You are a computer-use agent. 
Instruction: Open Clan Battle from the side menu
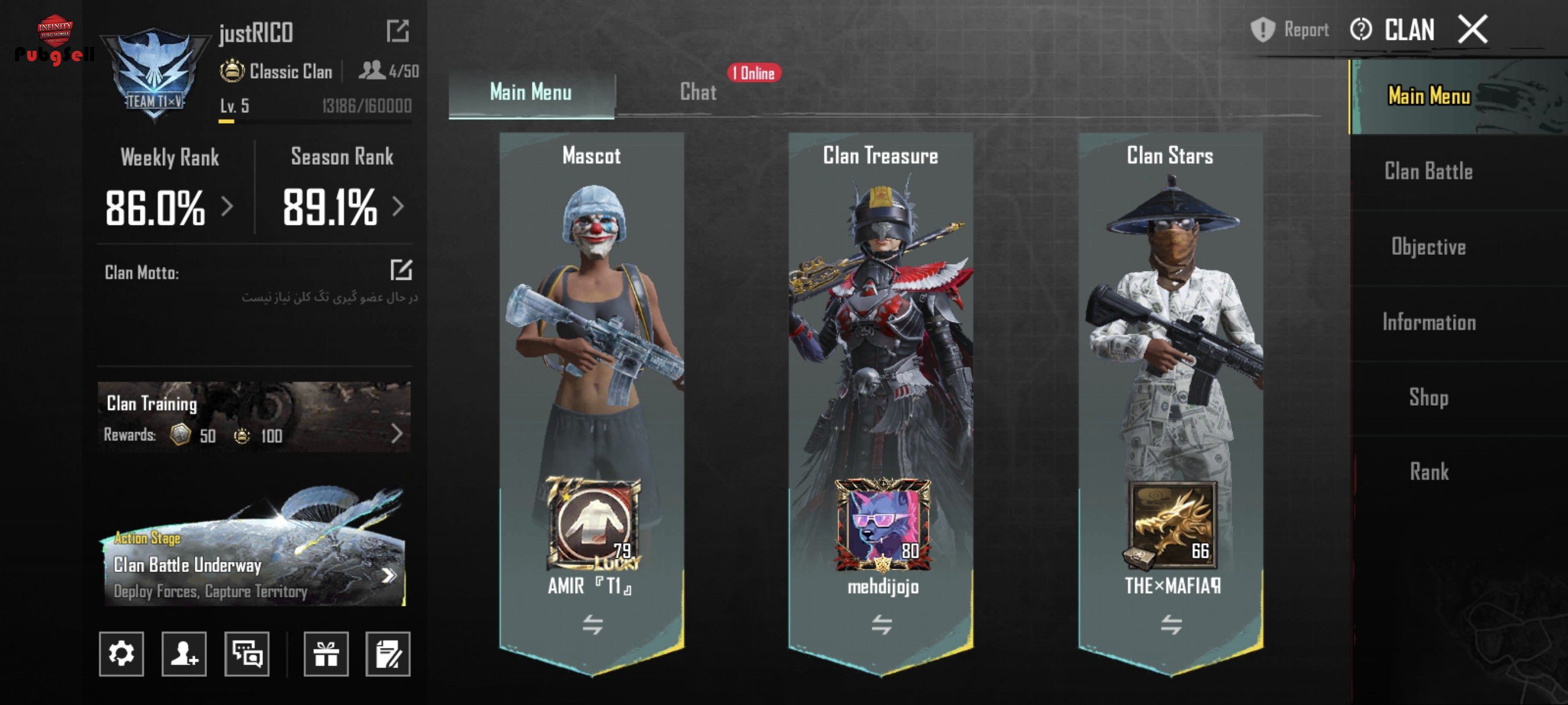coord(1428,172)
